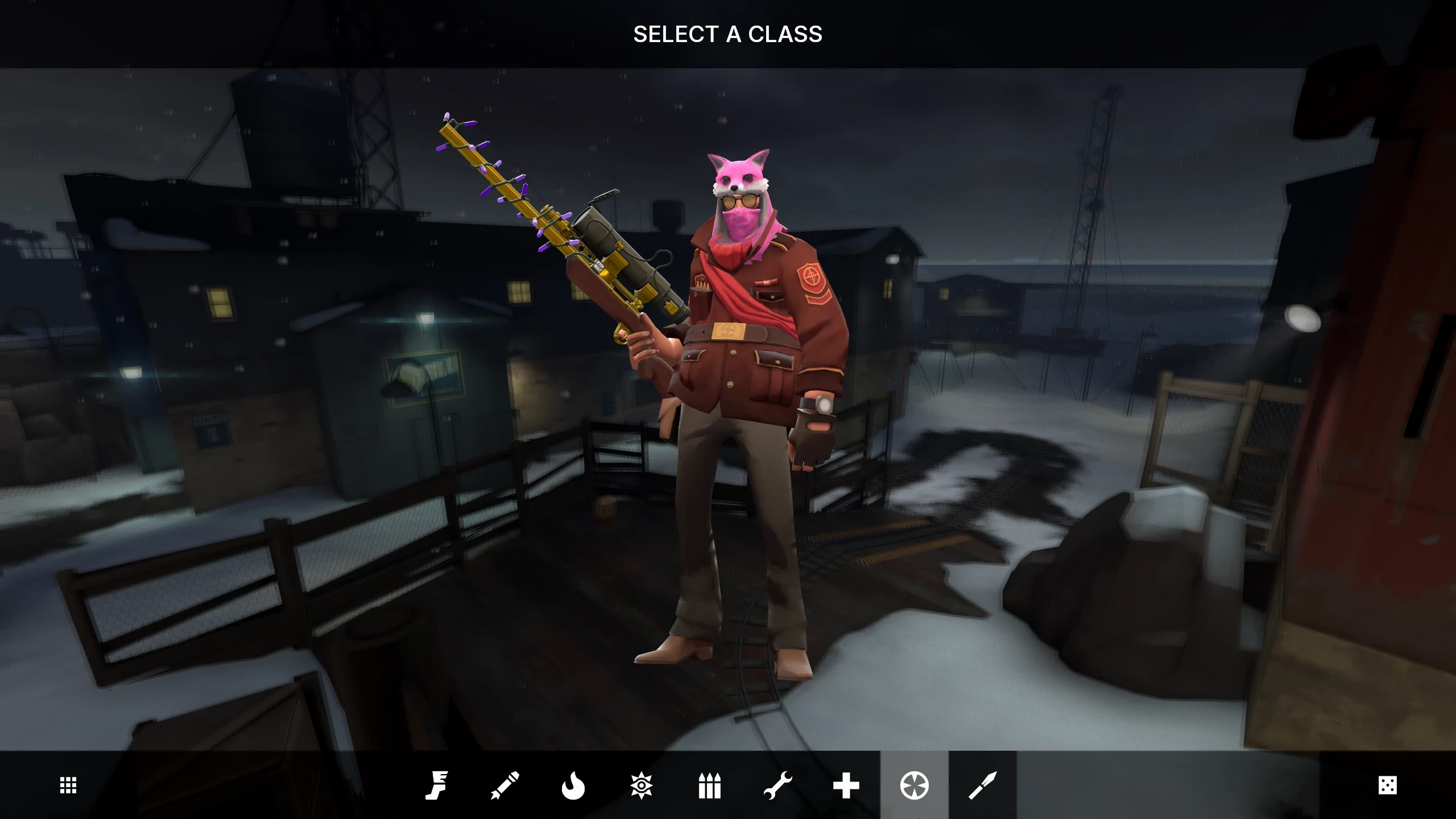Open the grid menu button

(68, 785)
